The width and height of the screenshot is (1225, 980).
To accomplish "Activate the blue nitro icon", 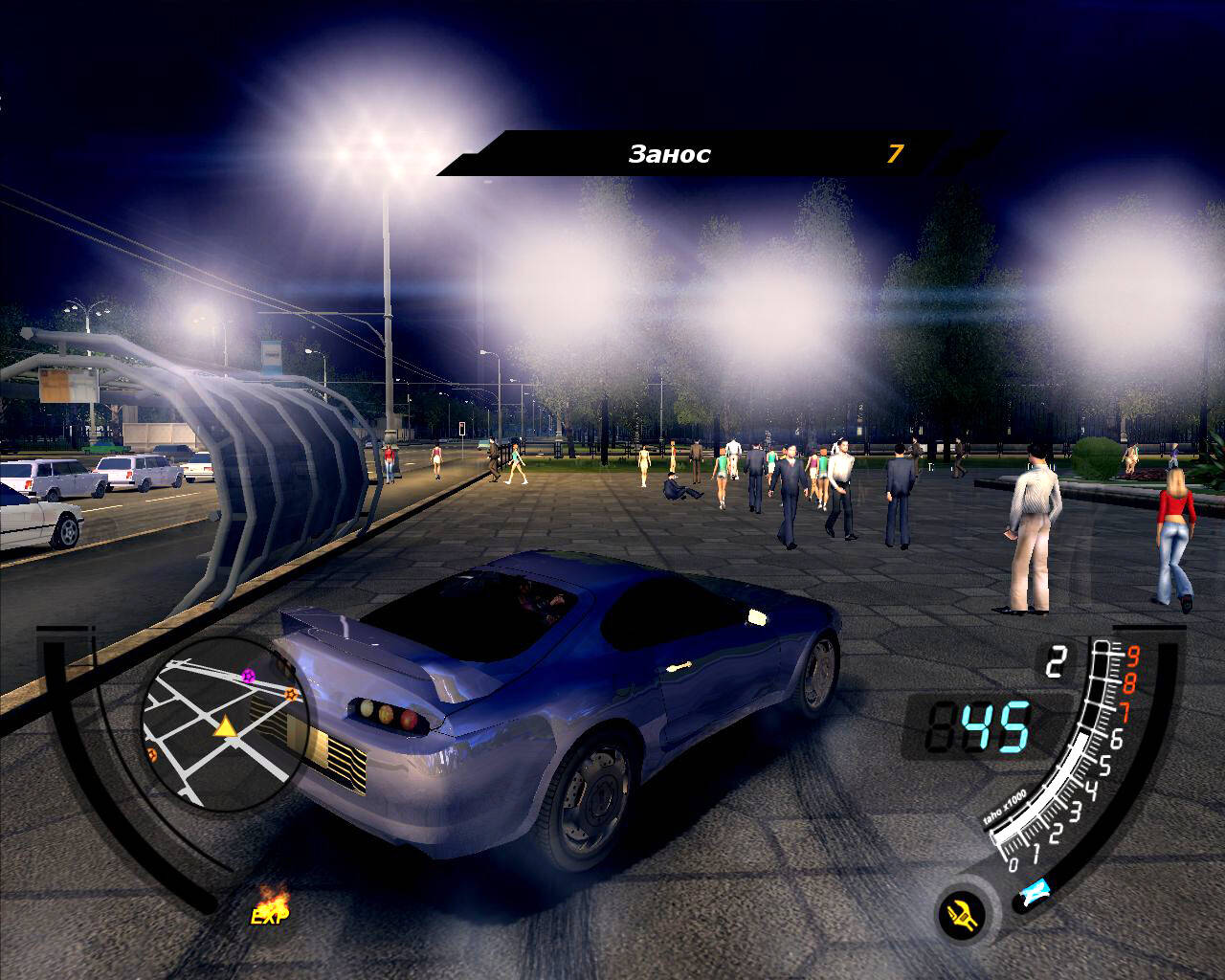I will [1034, 895].
